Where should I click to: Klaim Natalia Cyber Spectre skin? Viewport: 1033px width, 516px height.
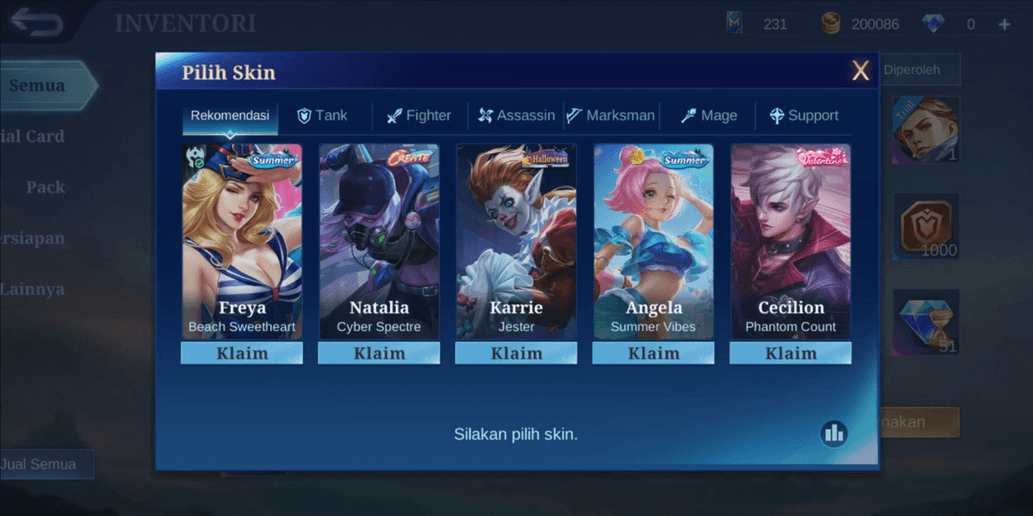pyautogui.click(x=379, y=353)
